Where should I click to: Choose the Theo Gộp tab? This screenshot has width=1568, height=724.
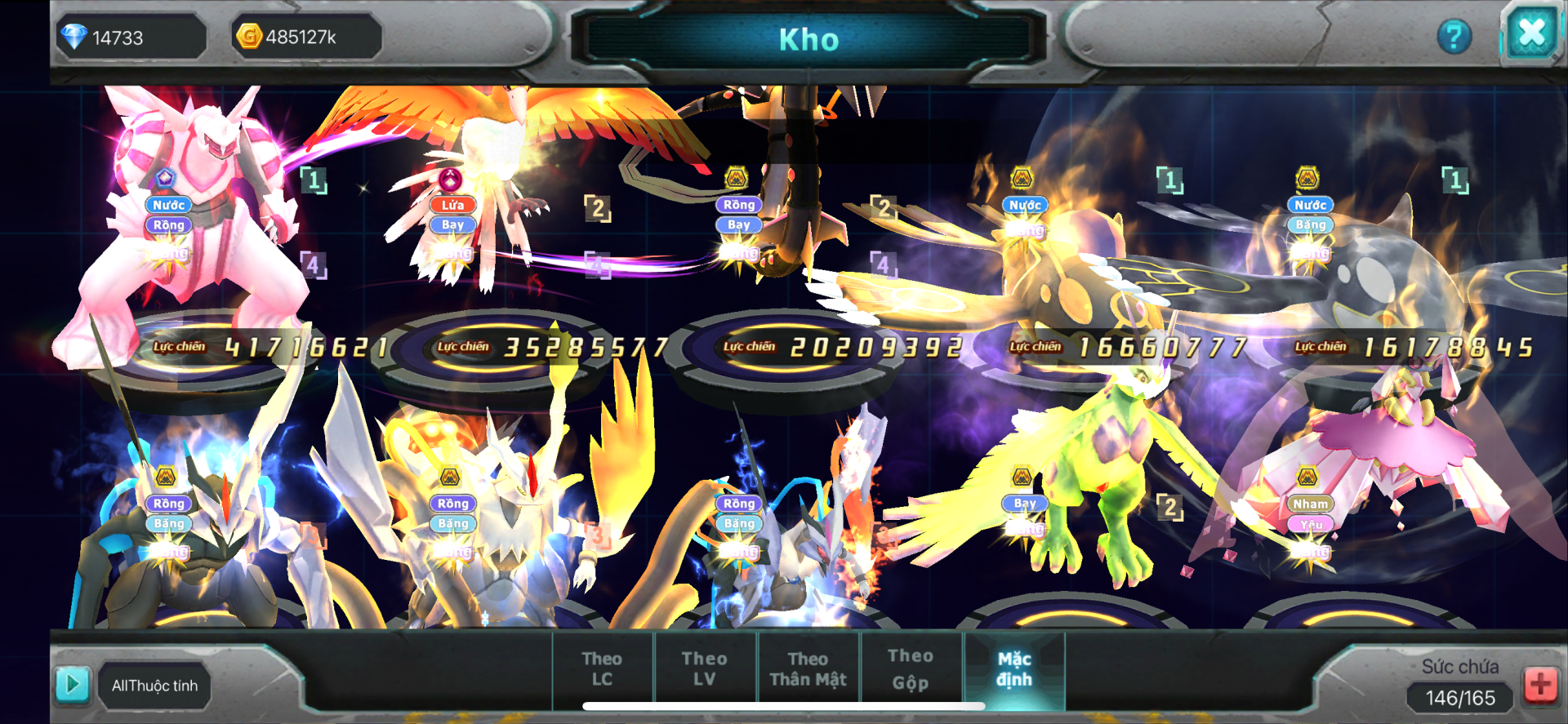tap(910, 668)
